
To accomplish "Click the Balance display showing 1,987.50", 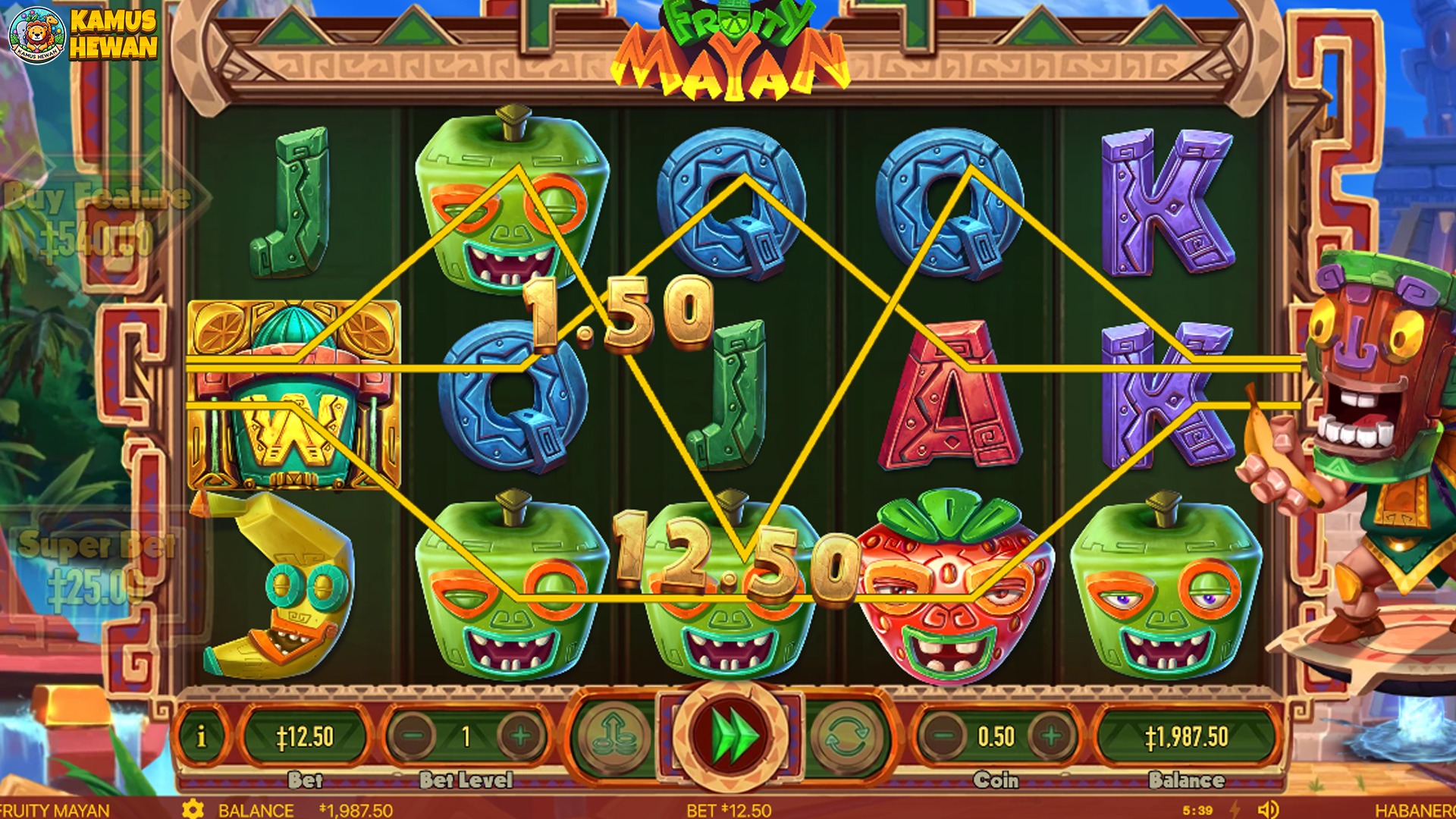I will tap(1188, 736).
